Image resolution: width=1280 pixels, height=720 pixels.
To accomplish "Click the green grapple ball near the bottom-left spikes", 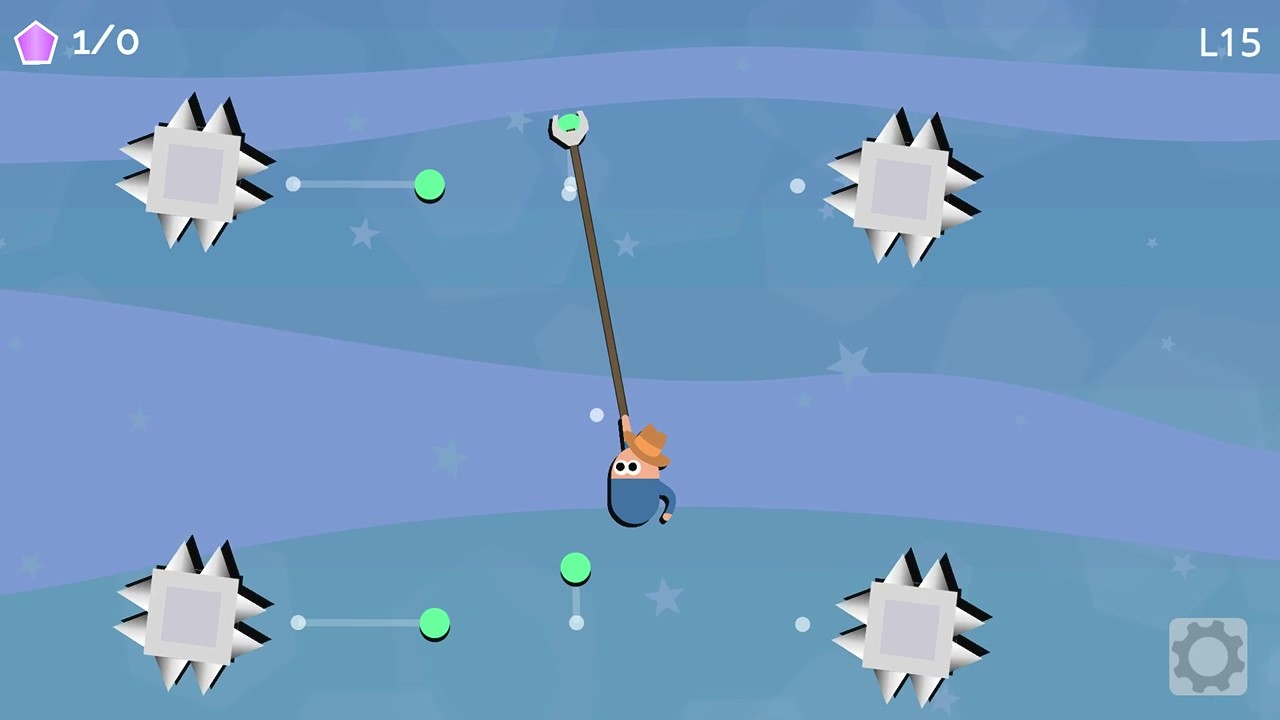I will [x=434, y=623].
